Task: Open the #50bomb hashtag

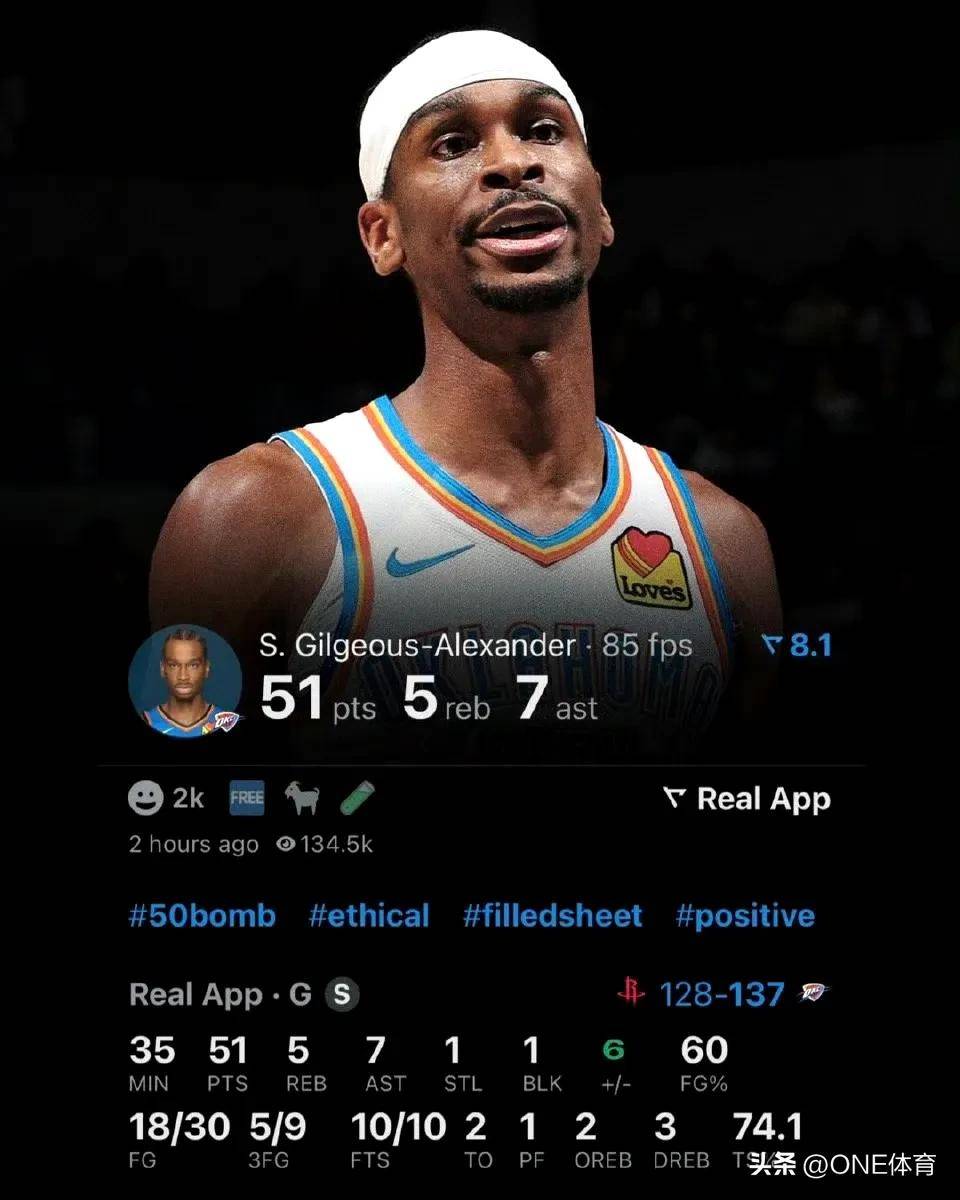Action: (x=202, y=916)
